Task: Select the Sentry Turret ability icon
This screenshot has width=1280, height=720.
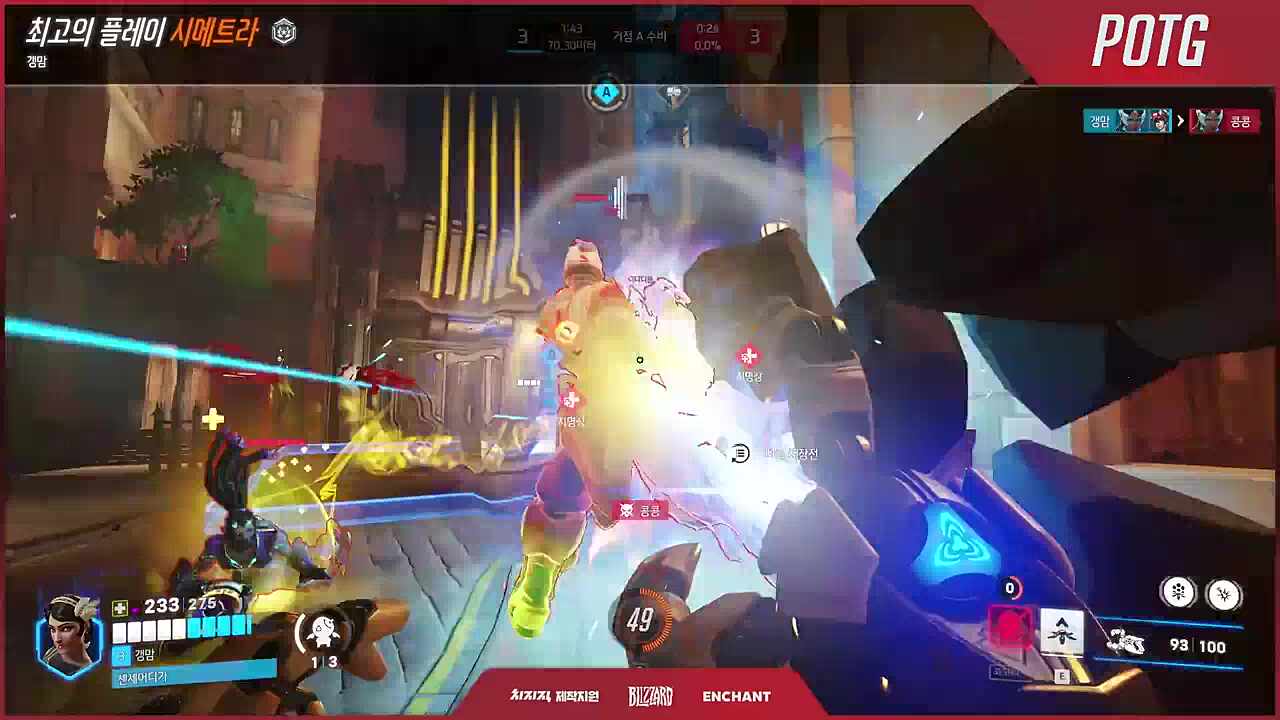Action: coord(322,631)
